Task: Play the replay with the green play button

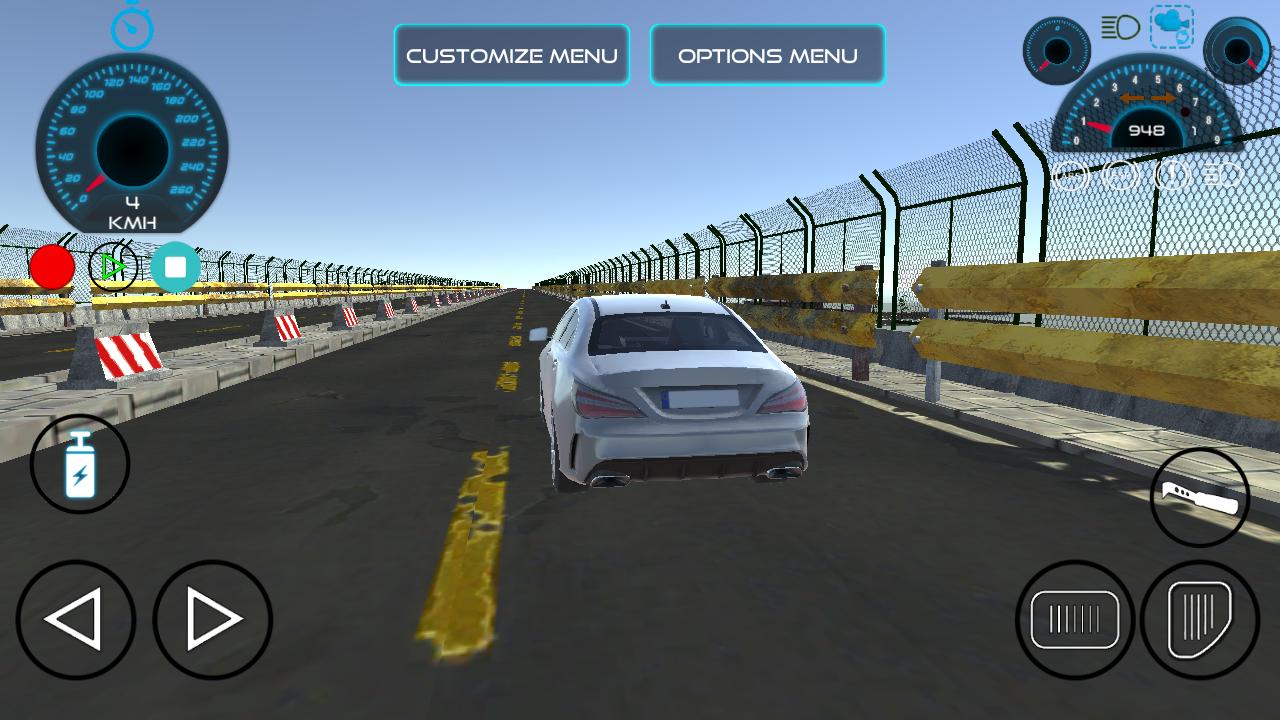Action: tap(113, 267)
